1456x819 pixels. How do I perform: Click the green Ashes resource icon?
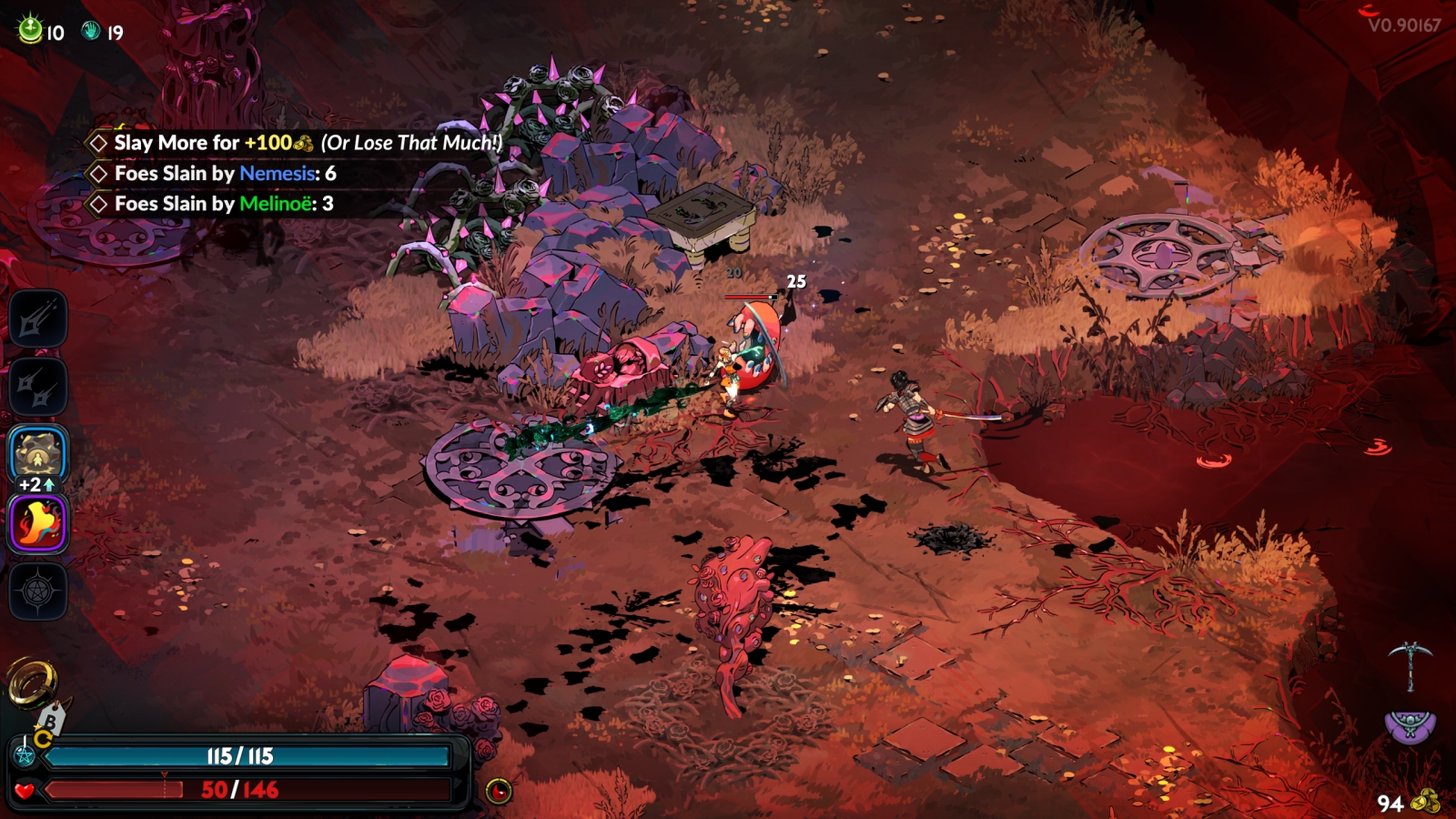30,30
